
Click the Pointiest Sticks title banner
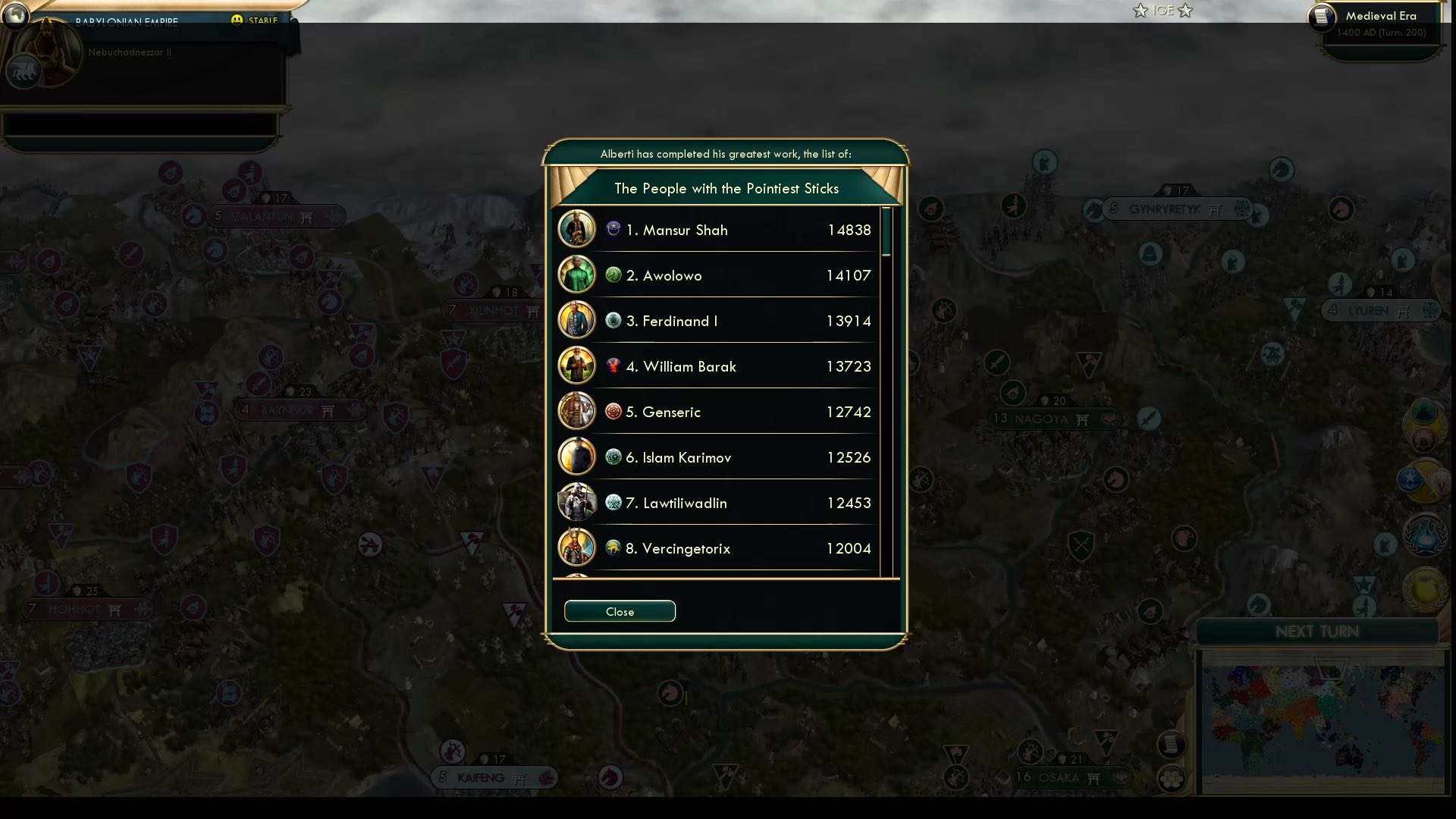726,188
